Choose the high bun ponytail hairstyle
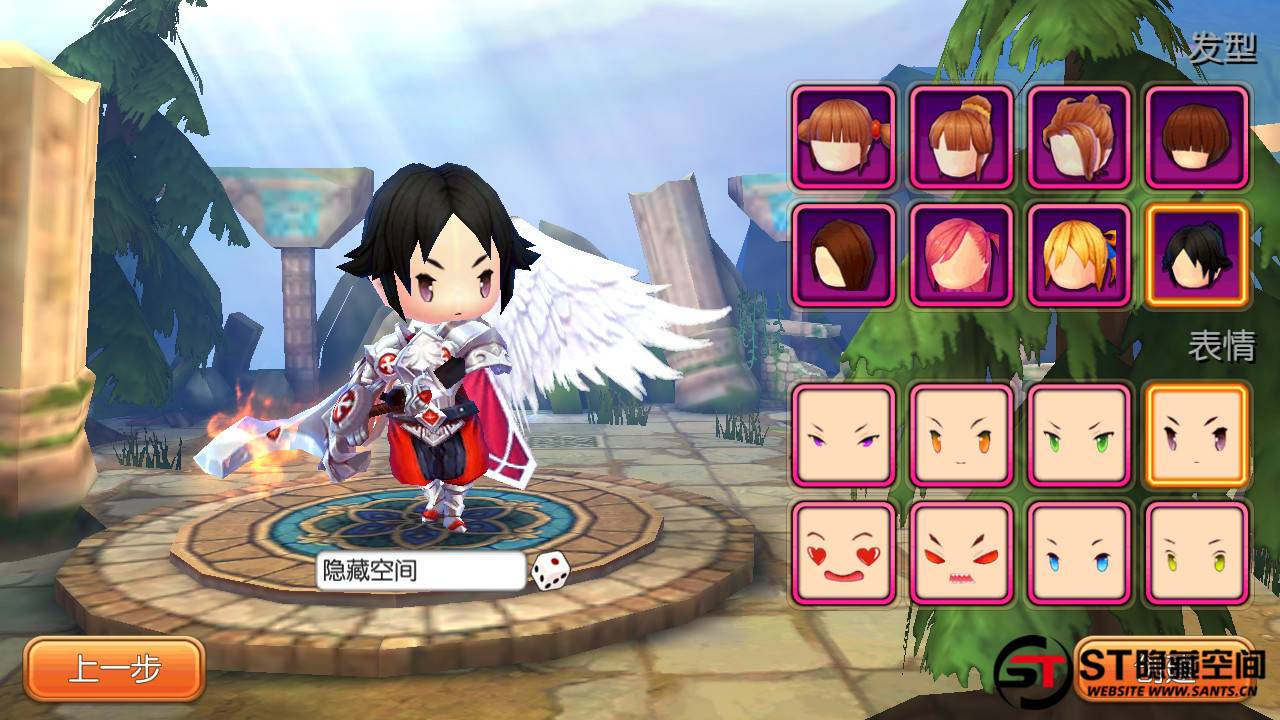Screen dimensions: 1280x720 pos(961,137)
